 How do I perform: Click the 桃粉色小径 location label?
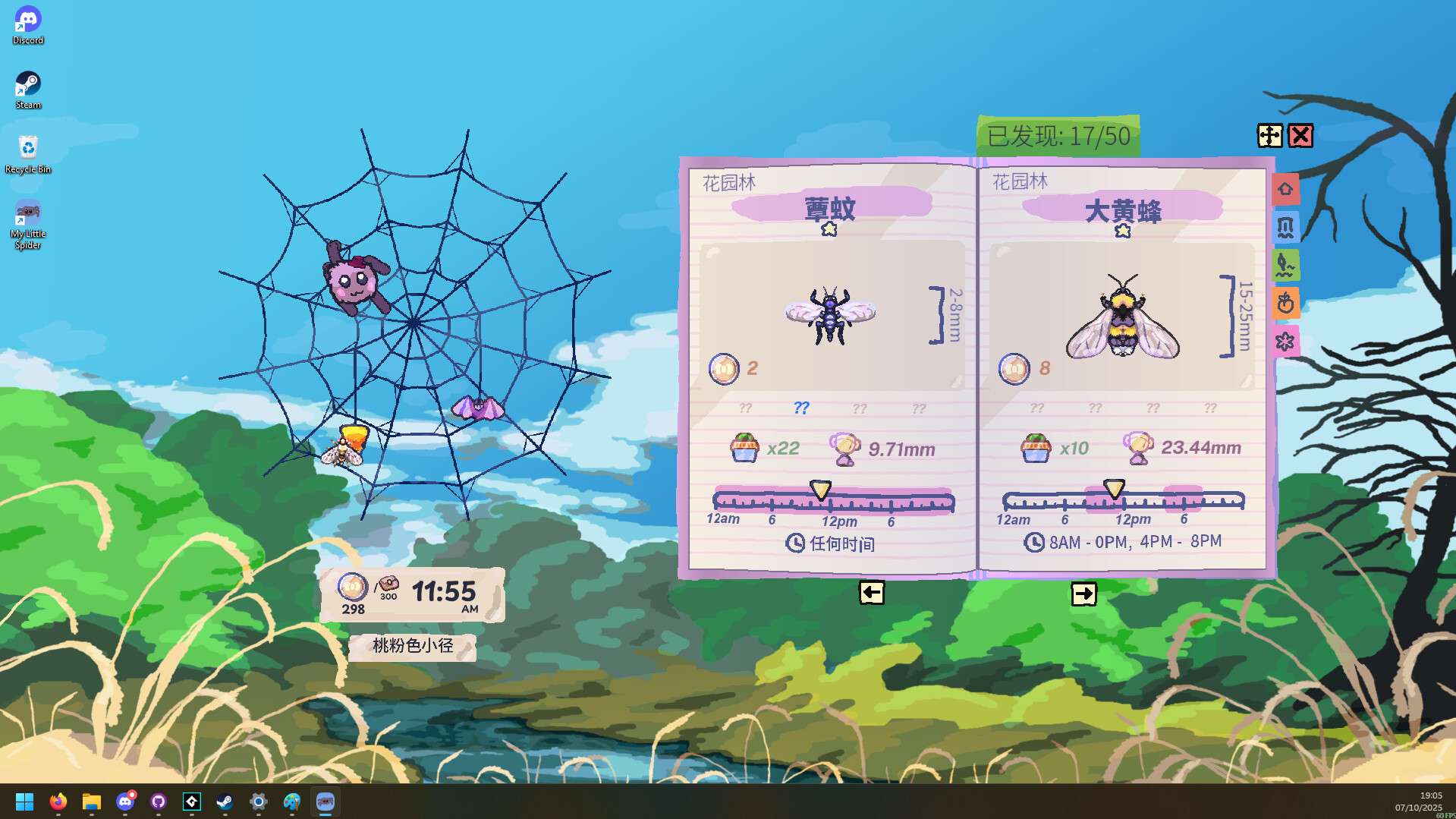[x=412, y=647]
